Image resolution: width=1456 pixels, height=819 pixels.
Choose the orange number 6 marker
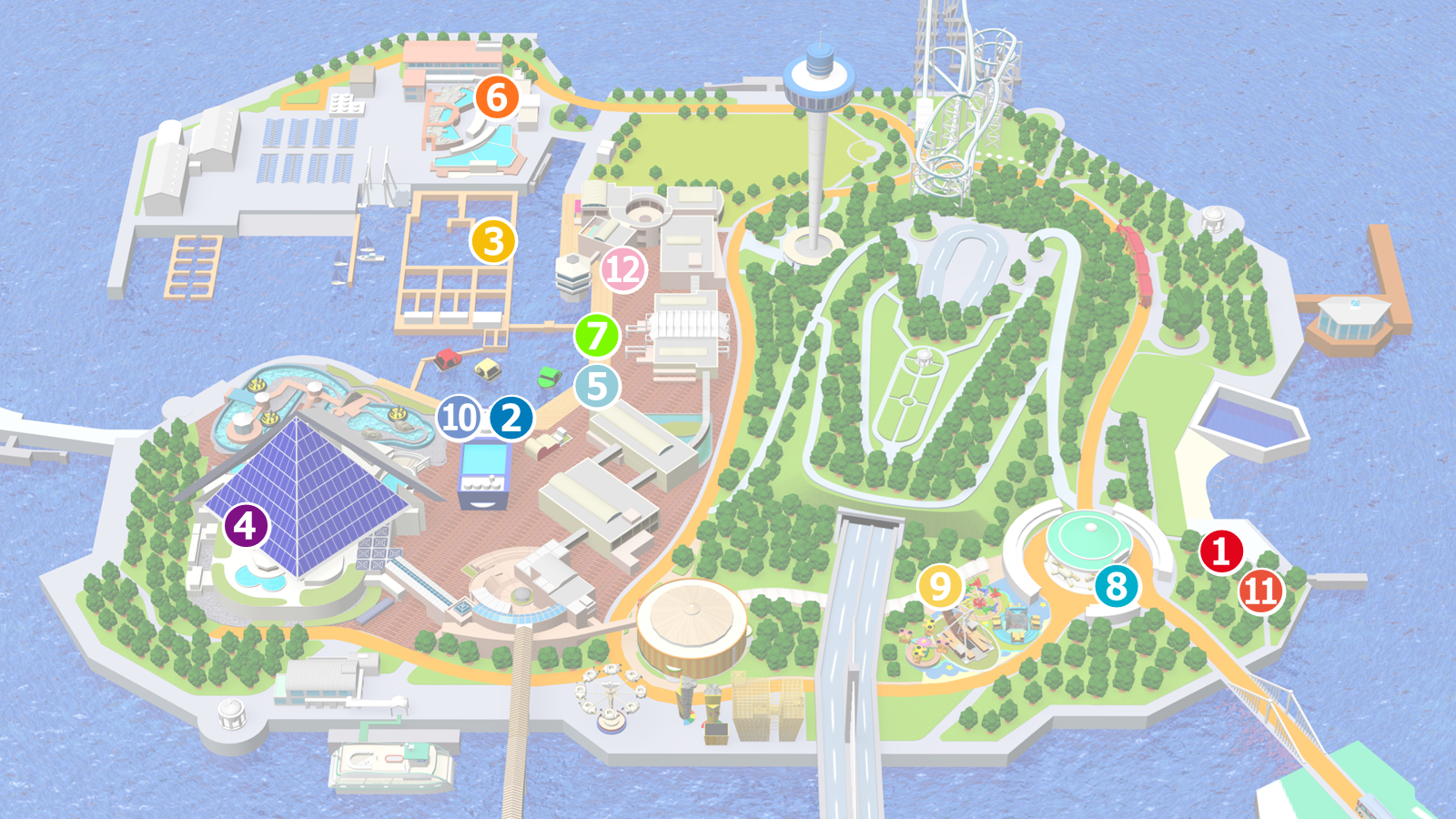click(x=497, y=97)
